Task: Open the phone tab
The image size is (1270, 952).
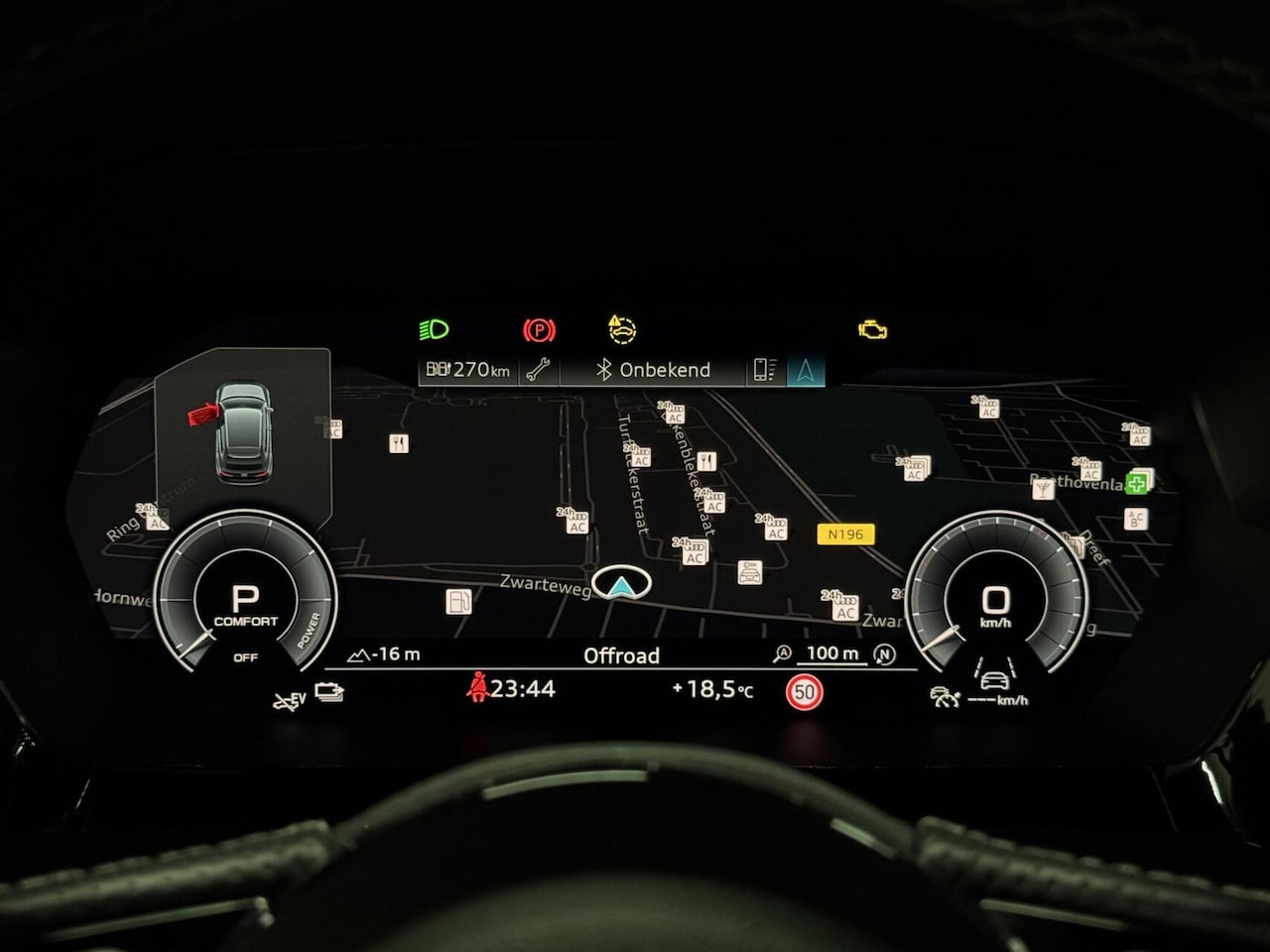Action: tap(764, 370)
